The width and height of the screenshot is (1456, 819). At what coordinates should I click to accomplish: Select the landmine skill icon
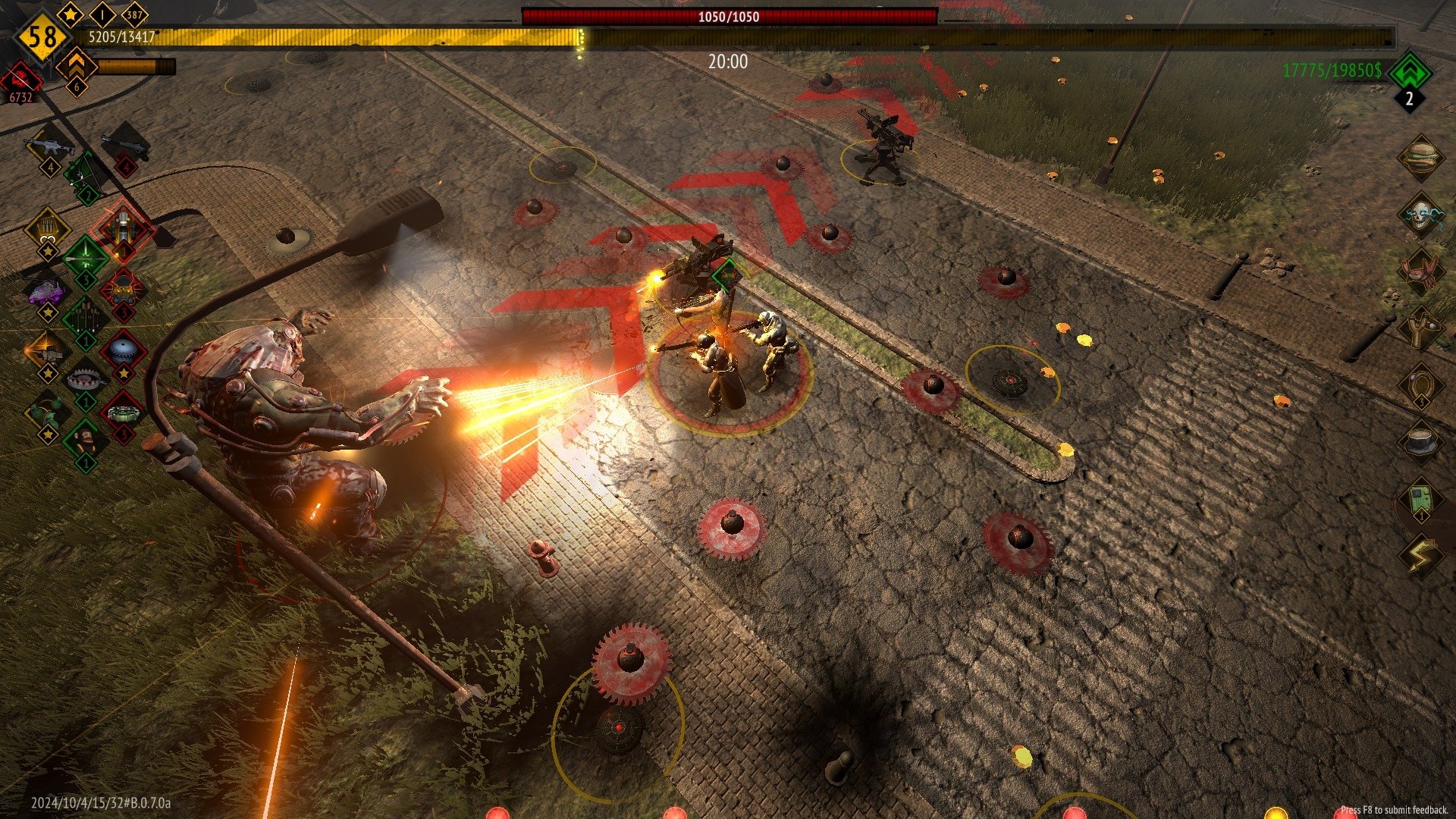pyautogui.click(x=123, y=413)
